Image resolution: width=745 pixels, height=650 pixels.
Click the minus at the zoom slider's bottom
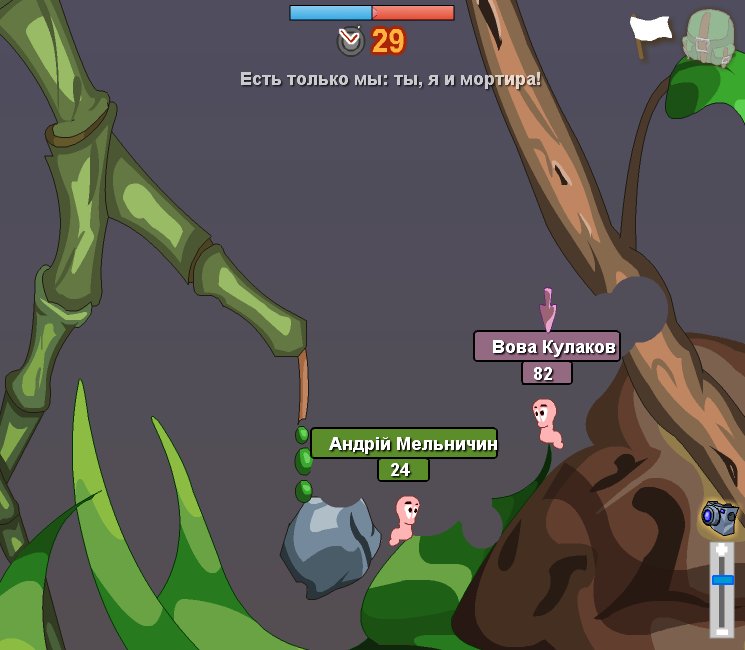722,630
